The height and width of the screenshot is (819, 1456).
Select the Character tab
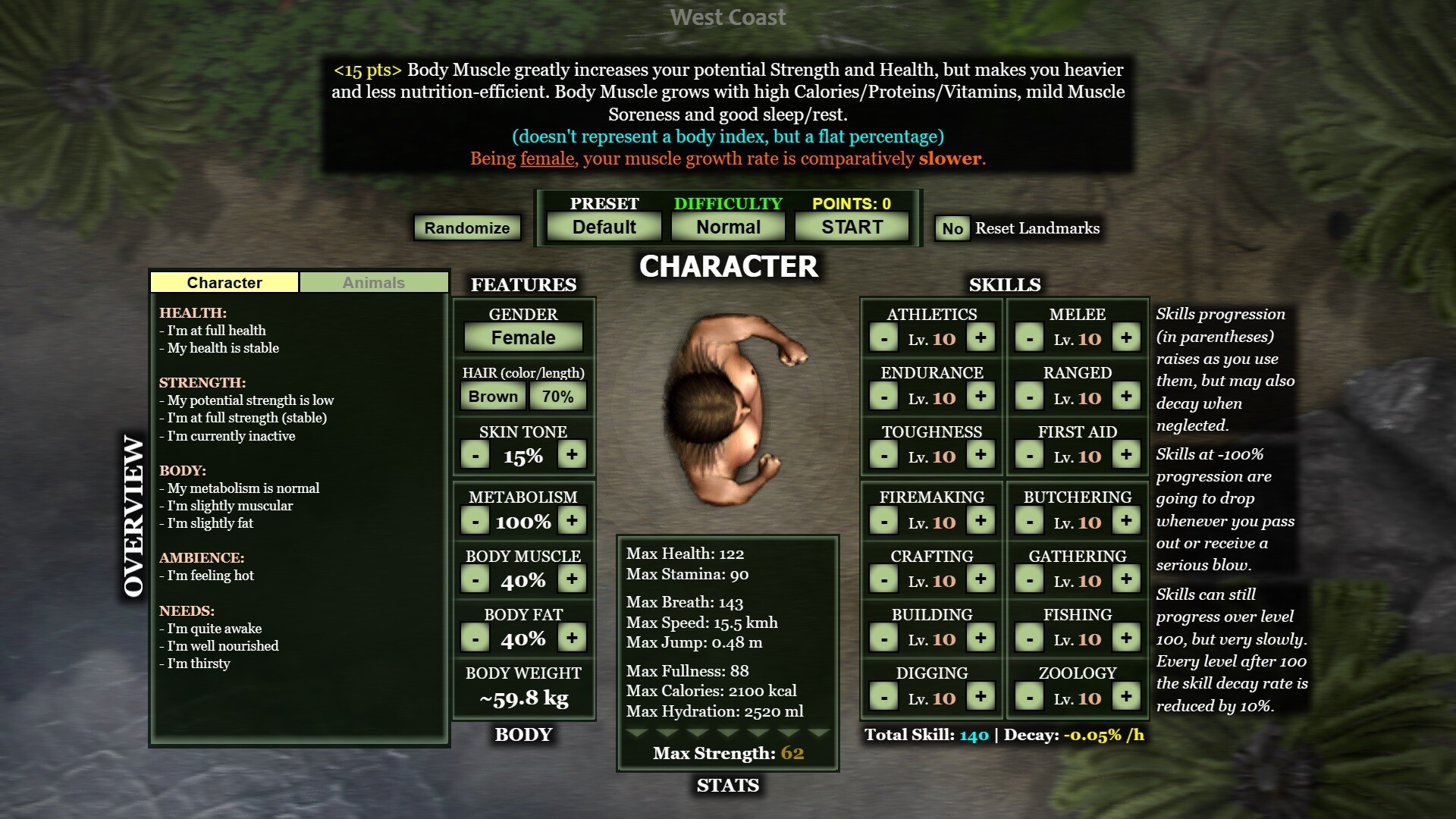(x=224, y=282)
